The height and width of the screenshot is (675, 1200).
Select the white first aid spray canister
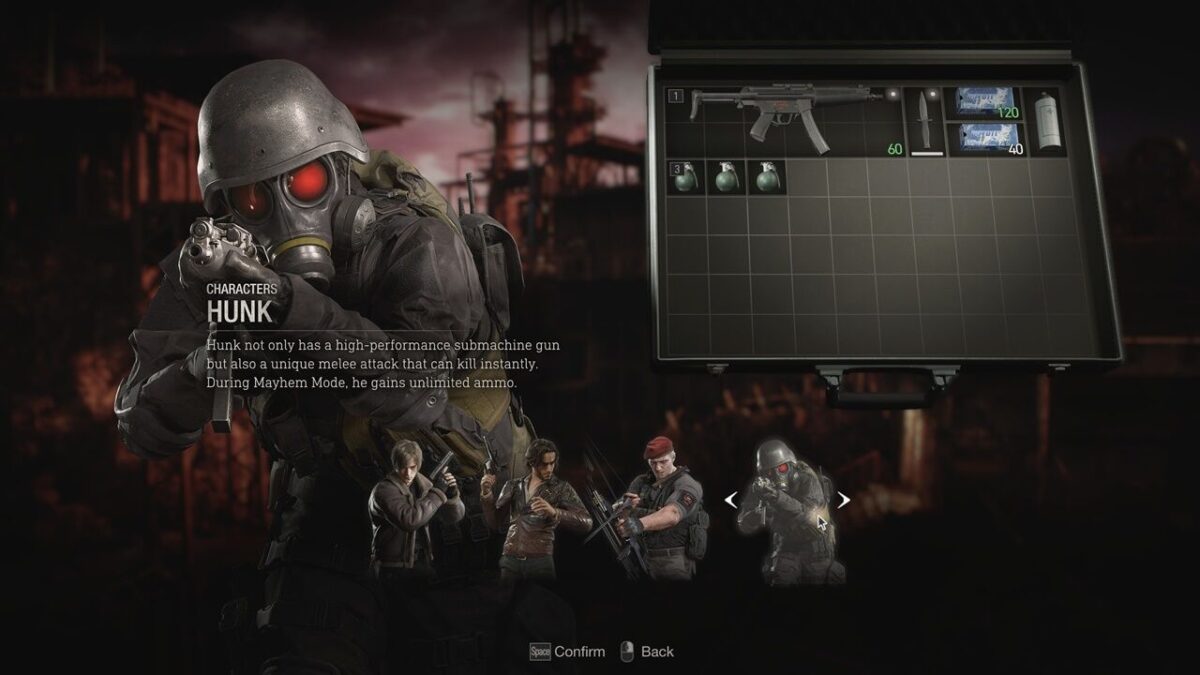pos(1046,122)
